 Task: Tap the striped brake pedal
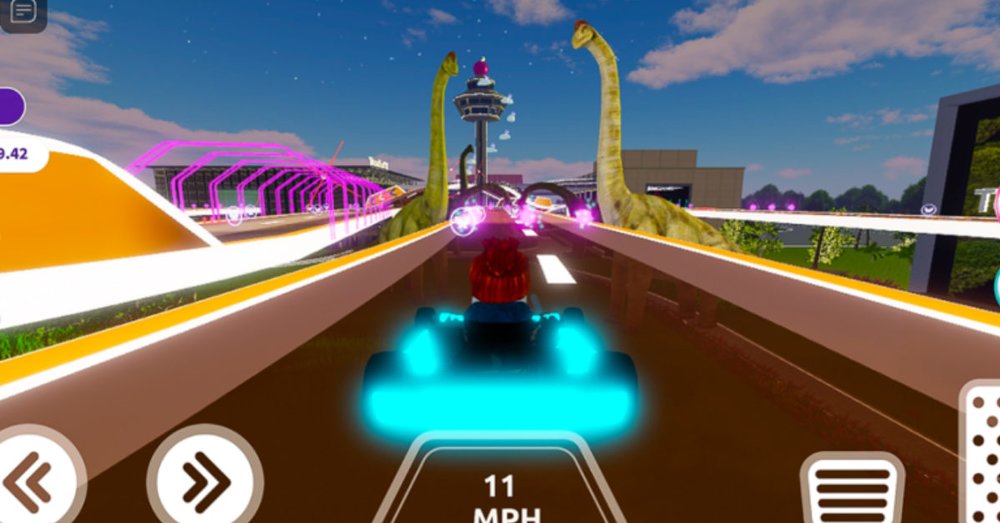click(852, 490)
